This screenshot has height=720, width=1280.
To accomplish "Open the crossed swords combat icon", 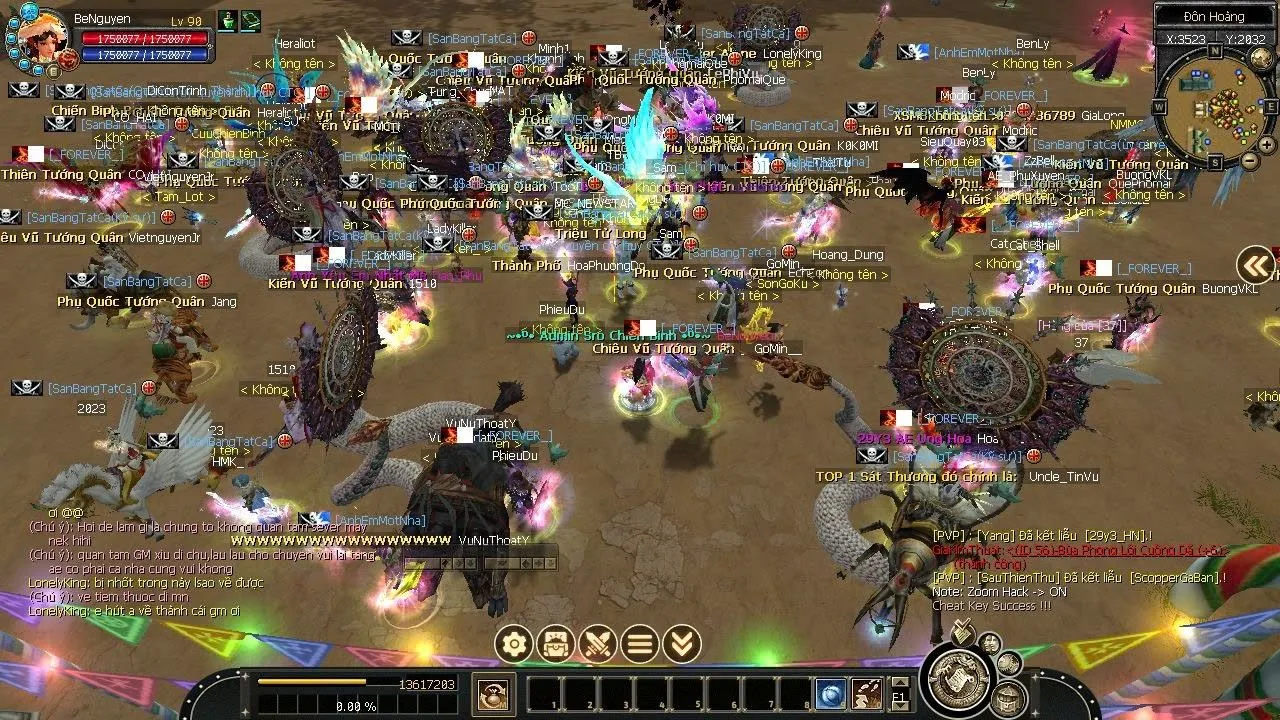I will pos(597,645).
